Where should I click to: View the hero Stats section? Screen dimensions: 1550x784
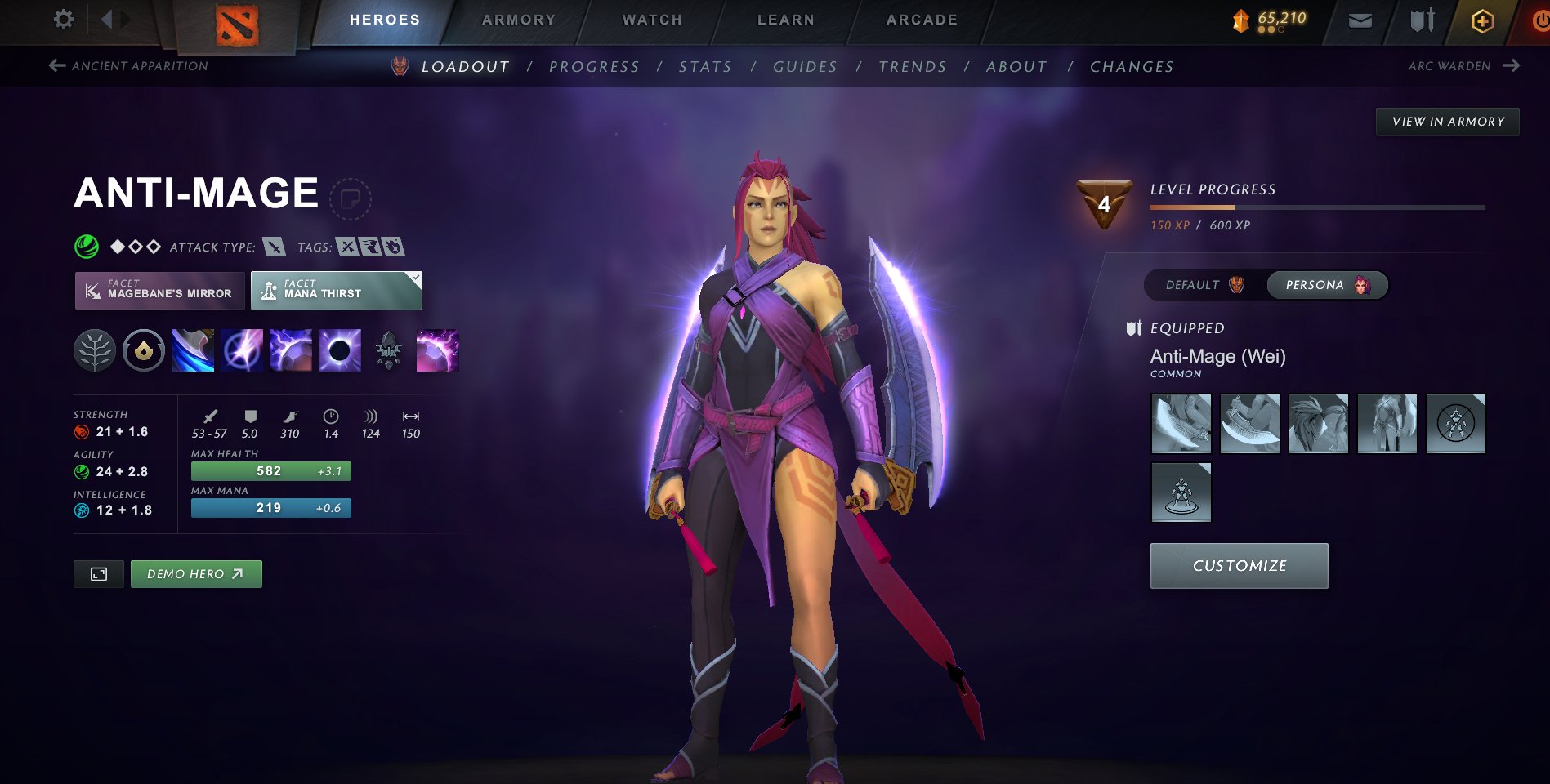point(705,67)
